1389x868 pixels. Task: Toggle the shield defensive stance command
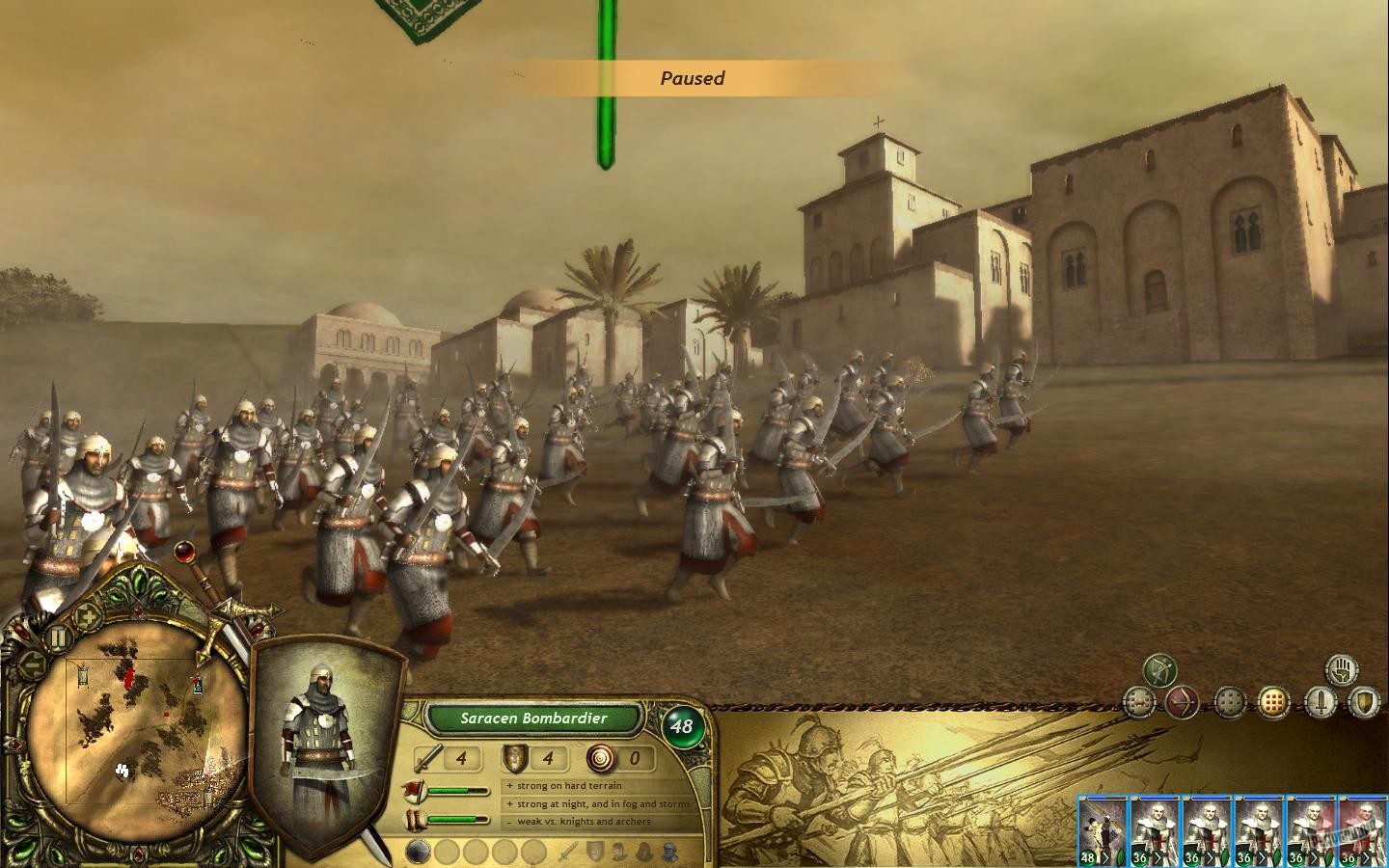point(1366,702)
